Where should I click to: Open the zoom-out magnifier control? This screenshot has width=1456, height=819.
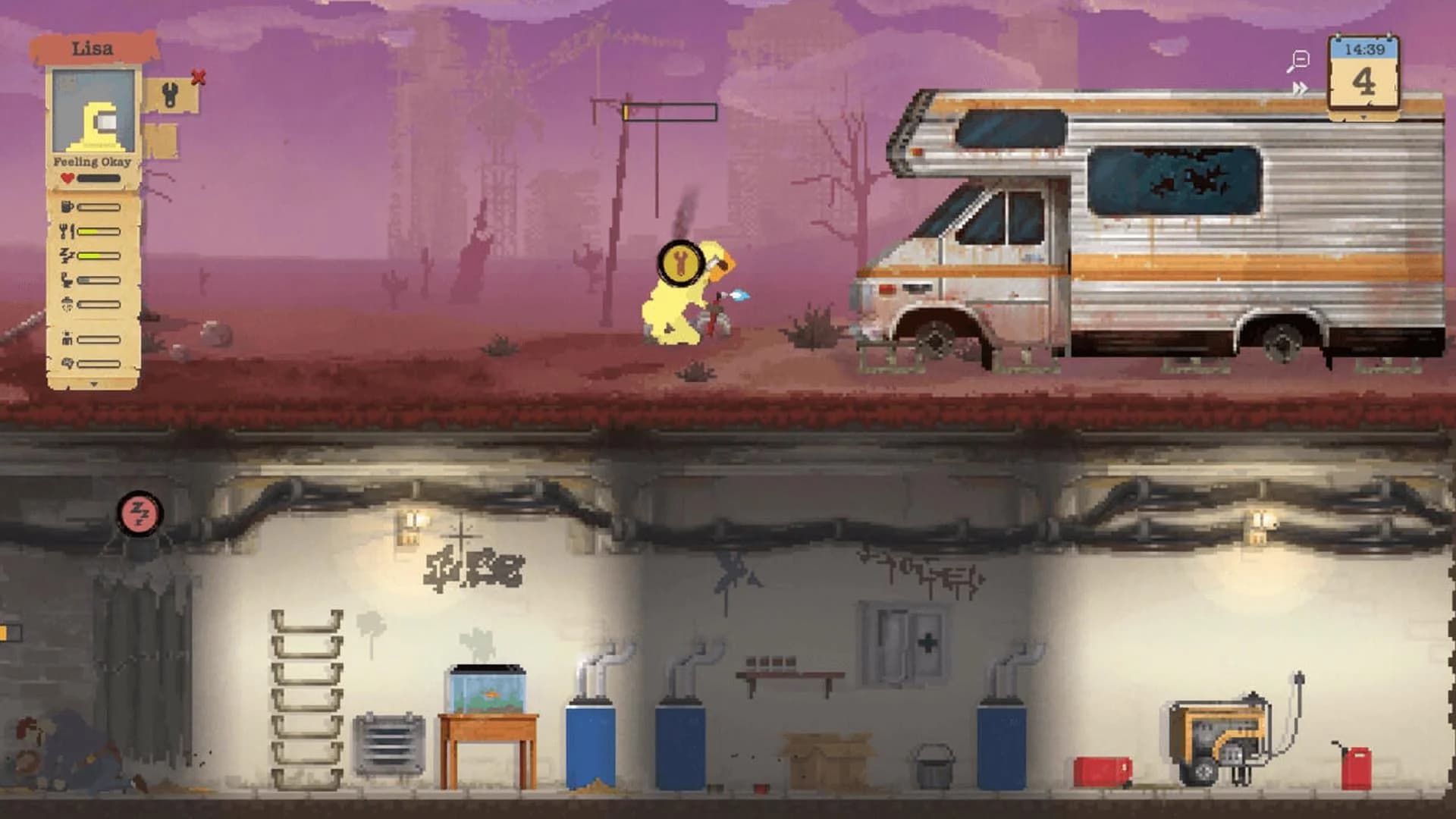click(x=1298, y=61)
